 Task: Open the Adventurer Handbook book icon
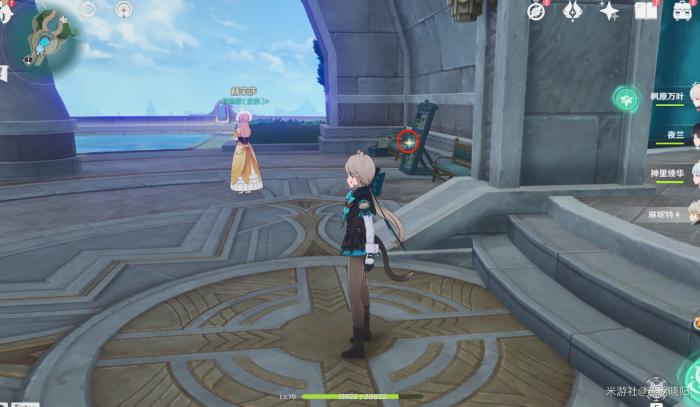[x=645, y=11]
